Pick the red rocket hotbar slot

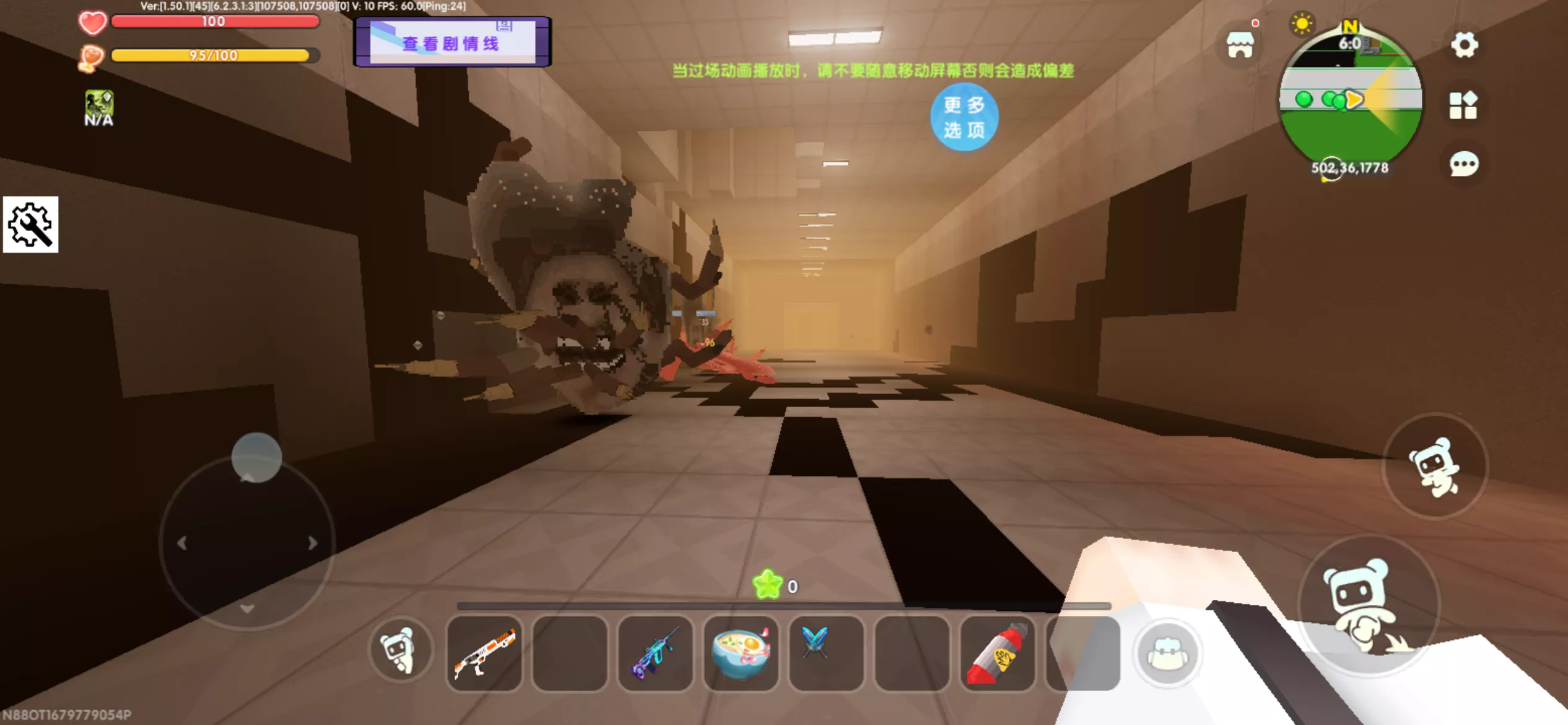coord(998,653)
